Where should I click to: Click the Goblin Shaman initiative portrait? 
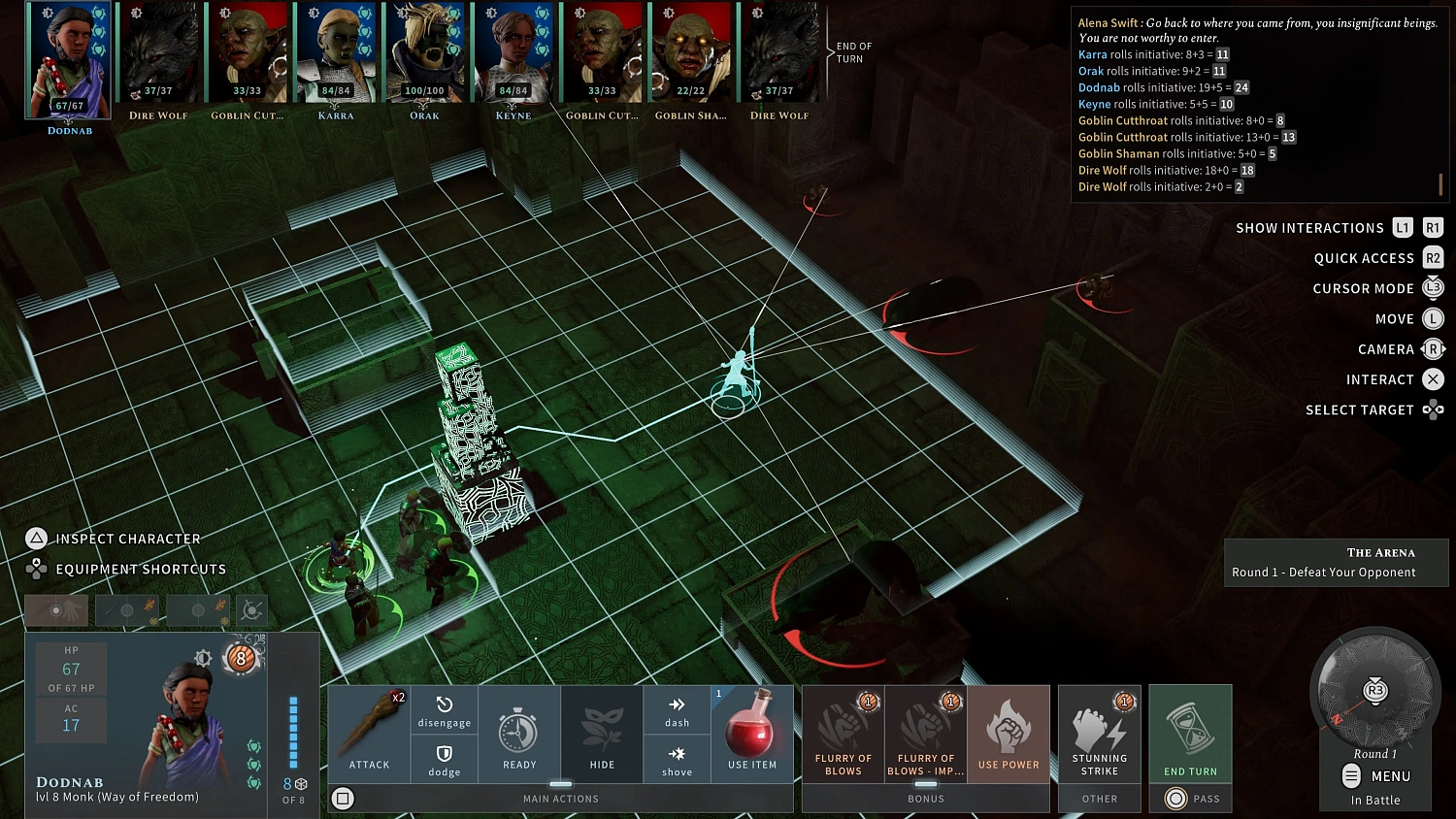click(x=690, y=52)
